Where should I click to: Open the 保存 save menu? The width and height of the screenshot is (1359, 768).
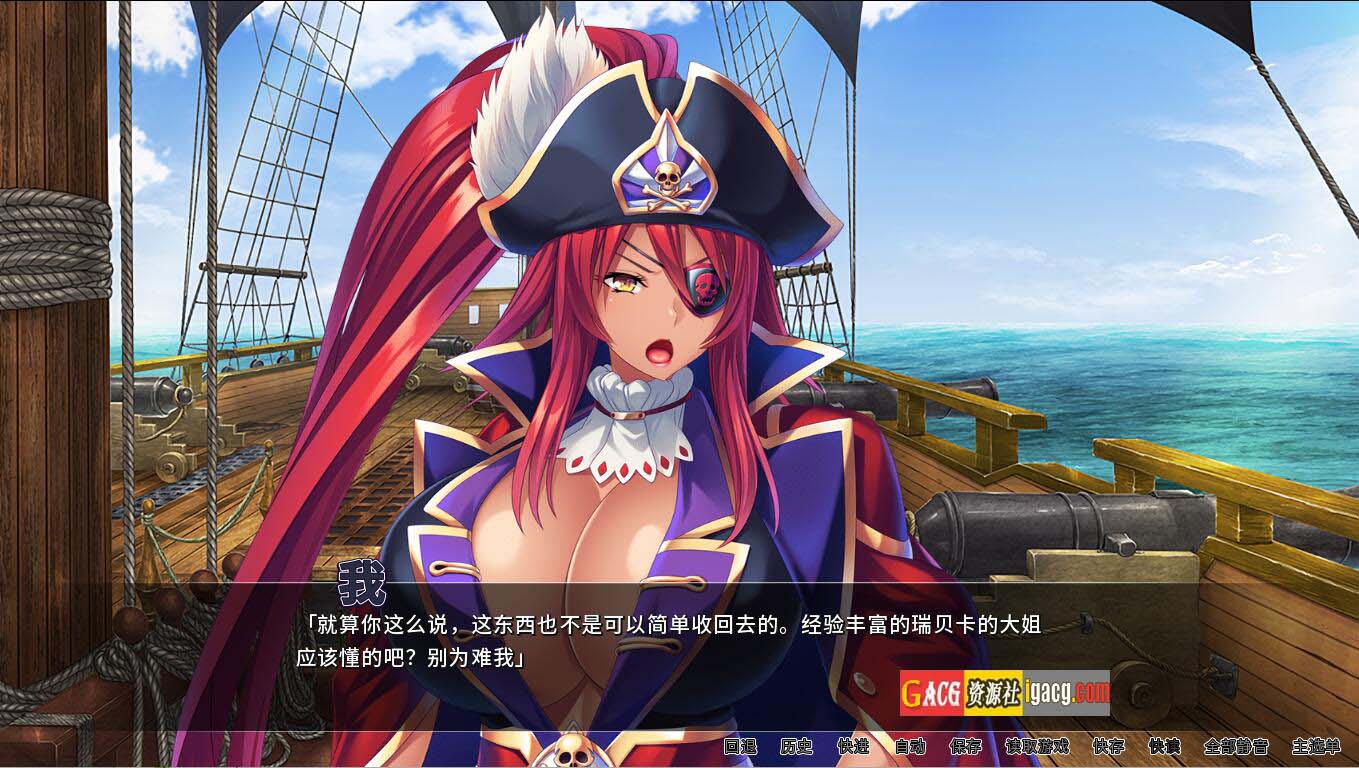(x=966, y=746)
